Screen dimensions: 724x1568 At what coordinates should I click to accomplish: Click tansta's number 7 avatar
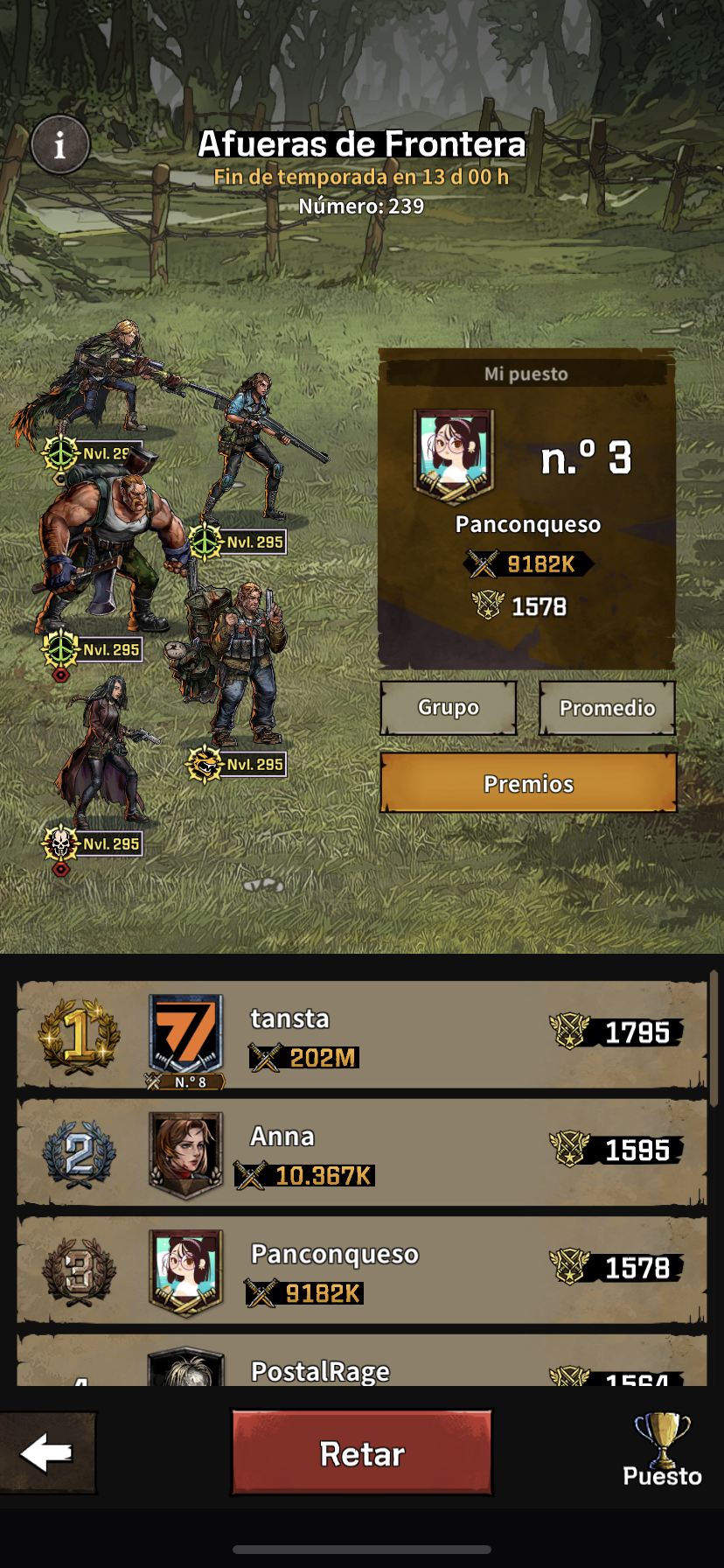tap(185, 1035)
